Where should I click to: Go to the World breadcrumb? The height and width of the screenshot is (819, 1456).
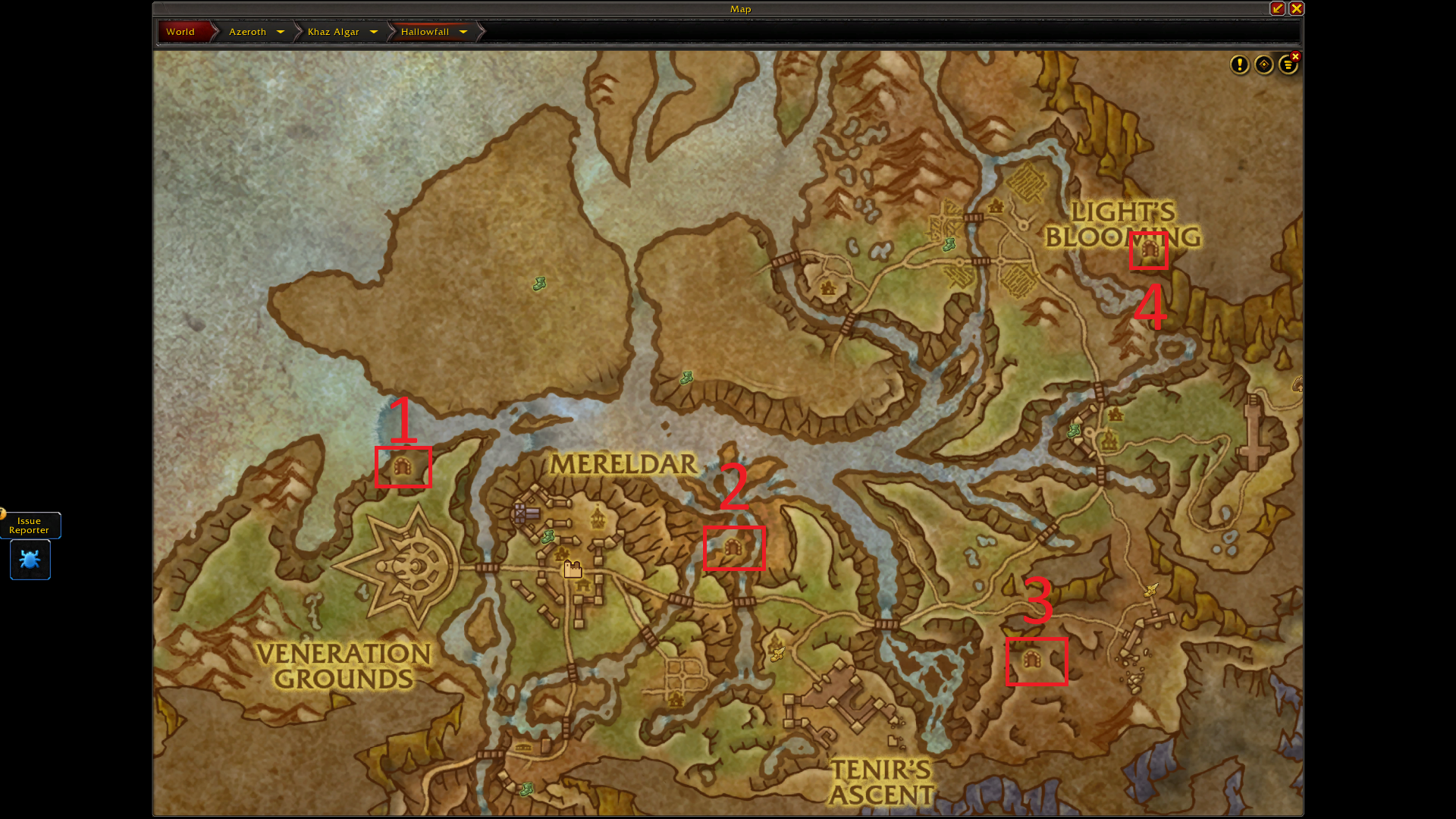[180, 32]
